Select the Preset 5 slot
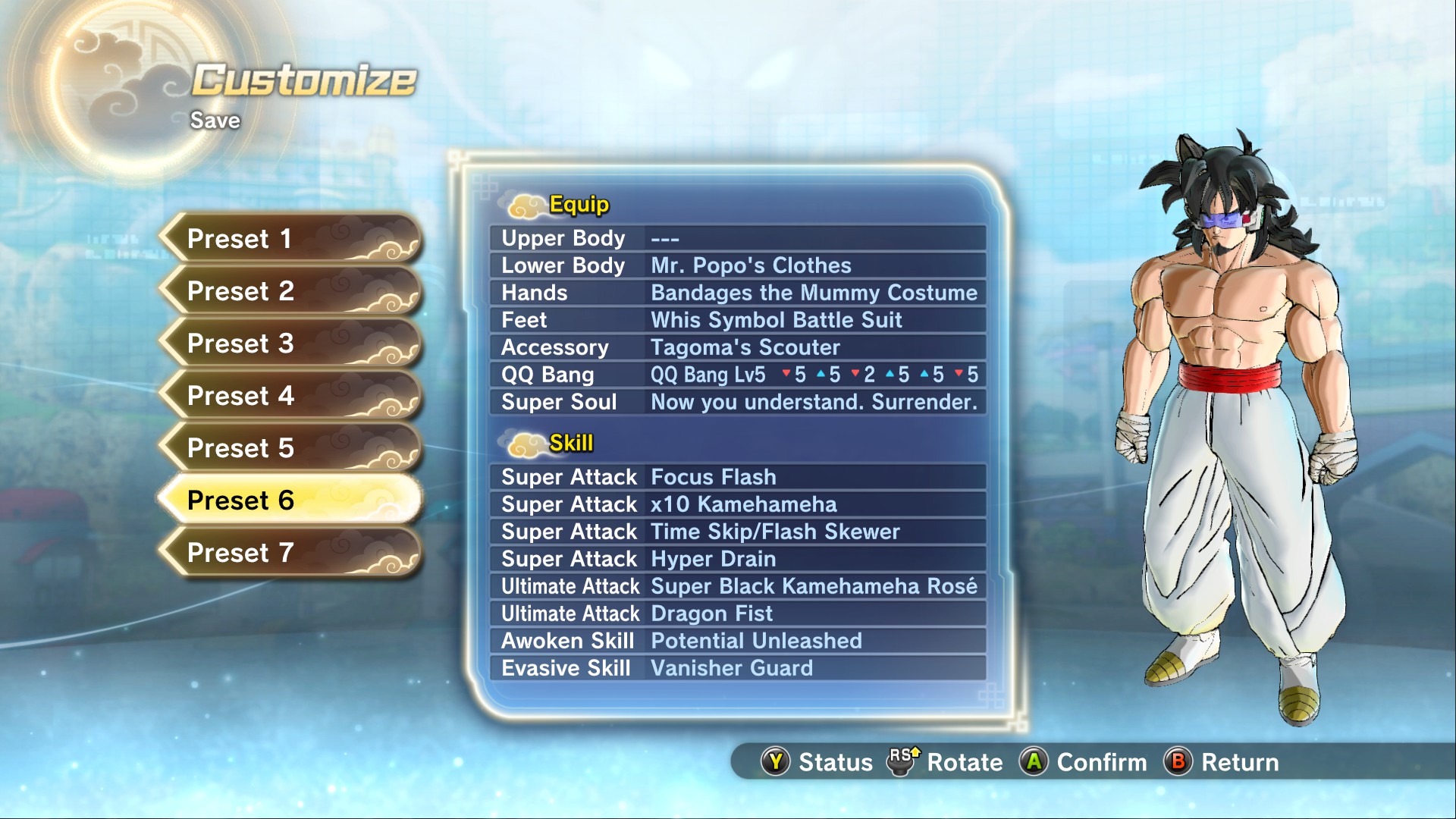The height and width of the screenshot is (819, 1456). click(x=290, y=448)
